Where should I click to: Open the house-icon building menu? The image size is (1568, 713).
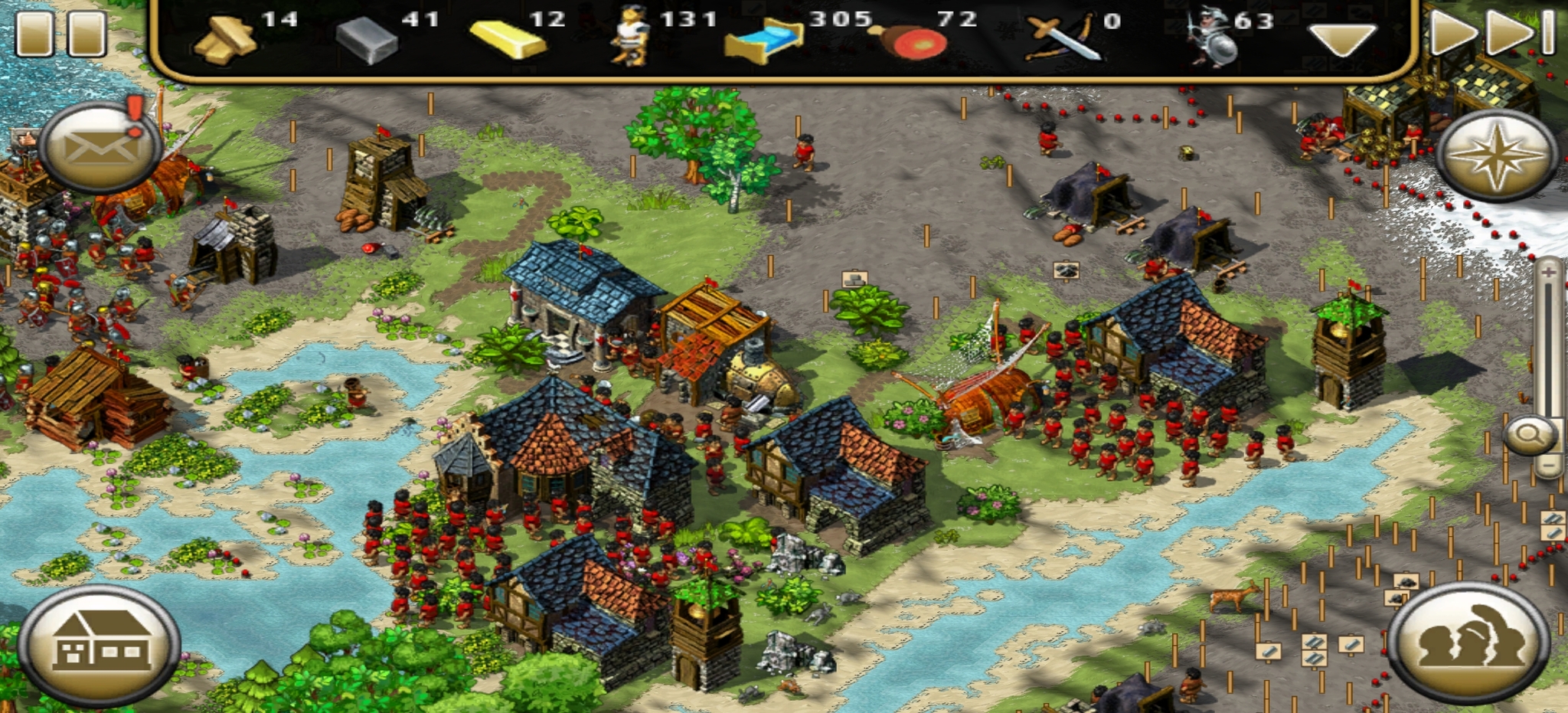point(100,643)
